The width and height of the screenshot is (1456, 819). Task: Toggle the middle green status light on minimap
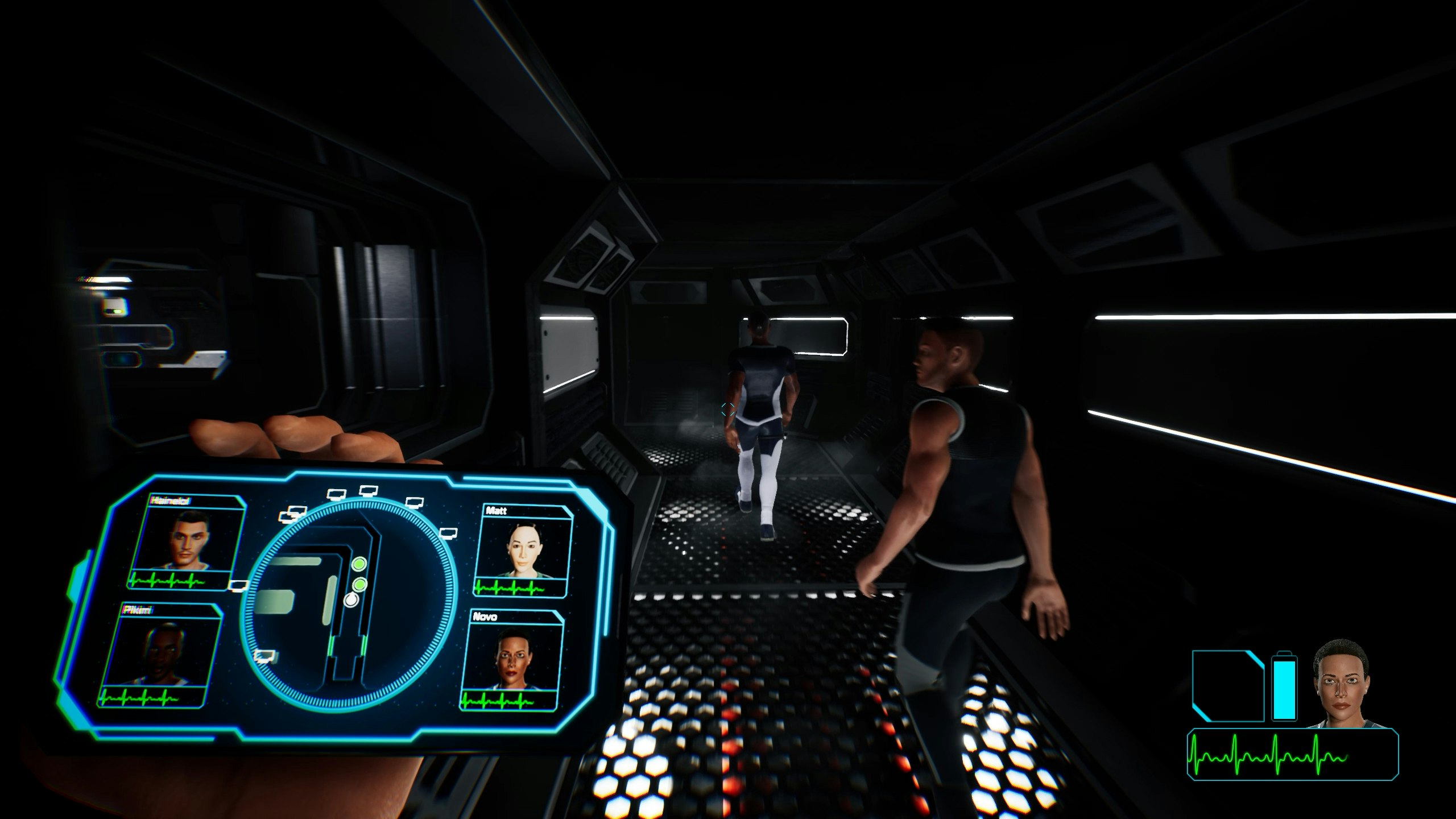click(360, 586)
